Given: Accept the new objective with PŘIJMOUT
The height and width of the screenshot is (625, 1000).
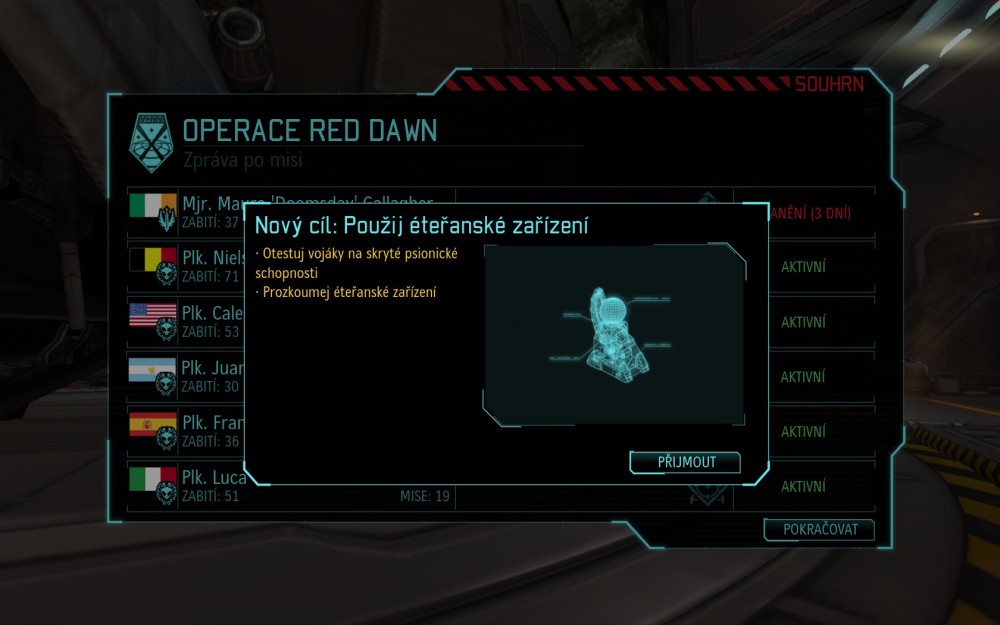Looking at the screenshot, I should [x=686, y=462].
